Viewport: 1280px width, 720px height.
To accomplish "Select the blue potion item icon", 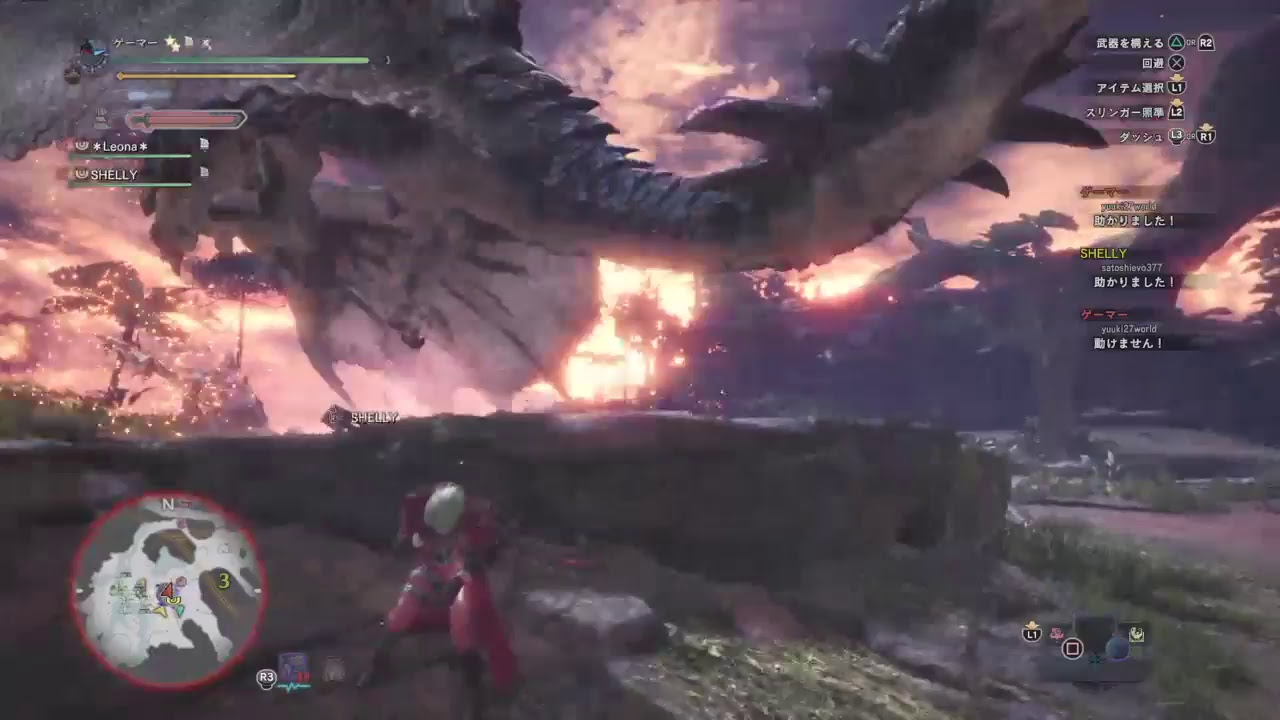I will tap(1118, 648).
